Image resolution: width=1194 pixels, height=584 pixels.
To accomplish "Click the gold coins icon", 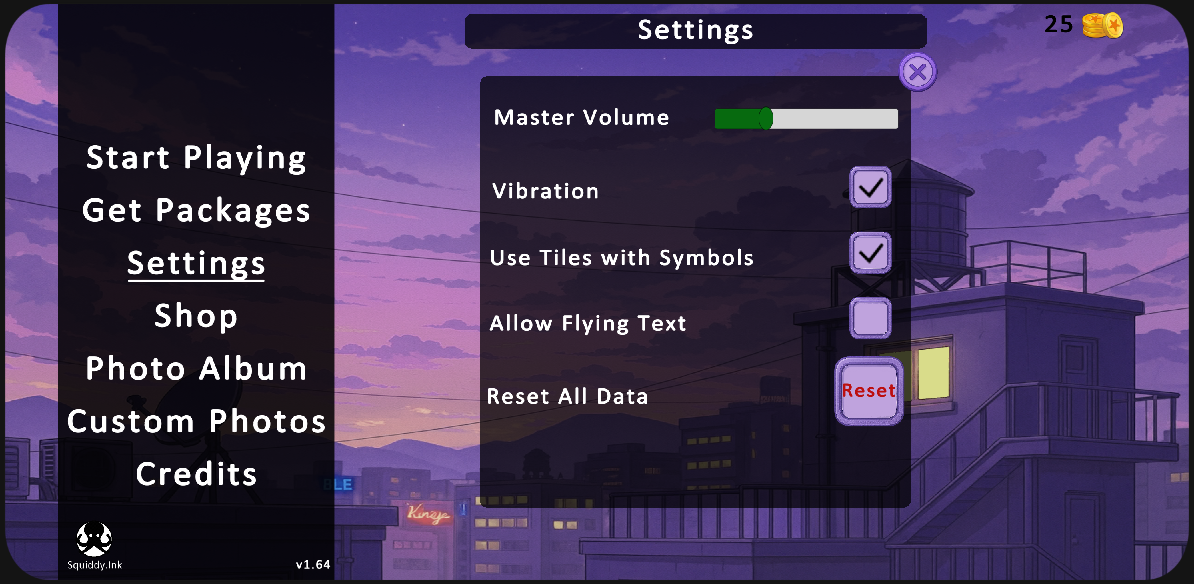I will pos(1102,26).
